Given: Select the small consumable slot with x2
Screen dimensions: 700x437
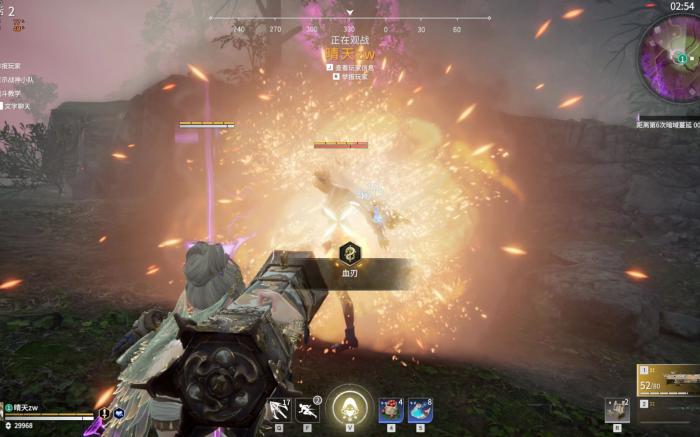Looking at the screenshot, I should tap(616, 409).
